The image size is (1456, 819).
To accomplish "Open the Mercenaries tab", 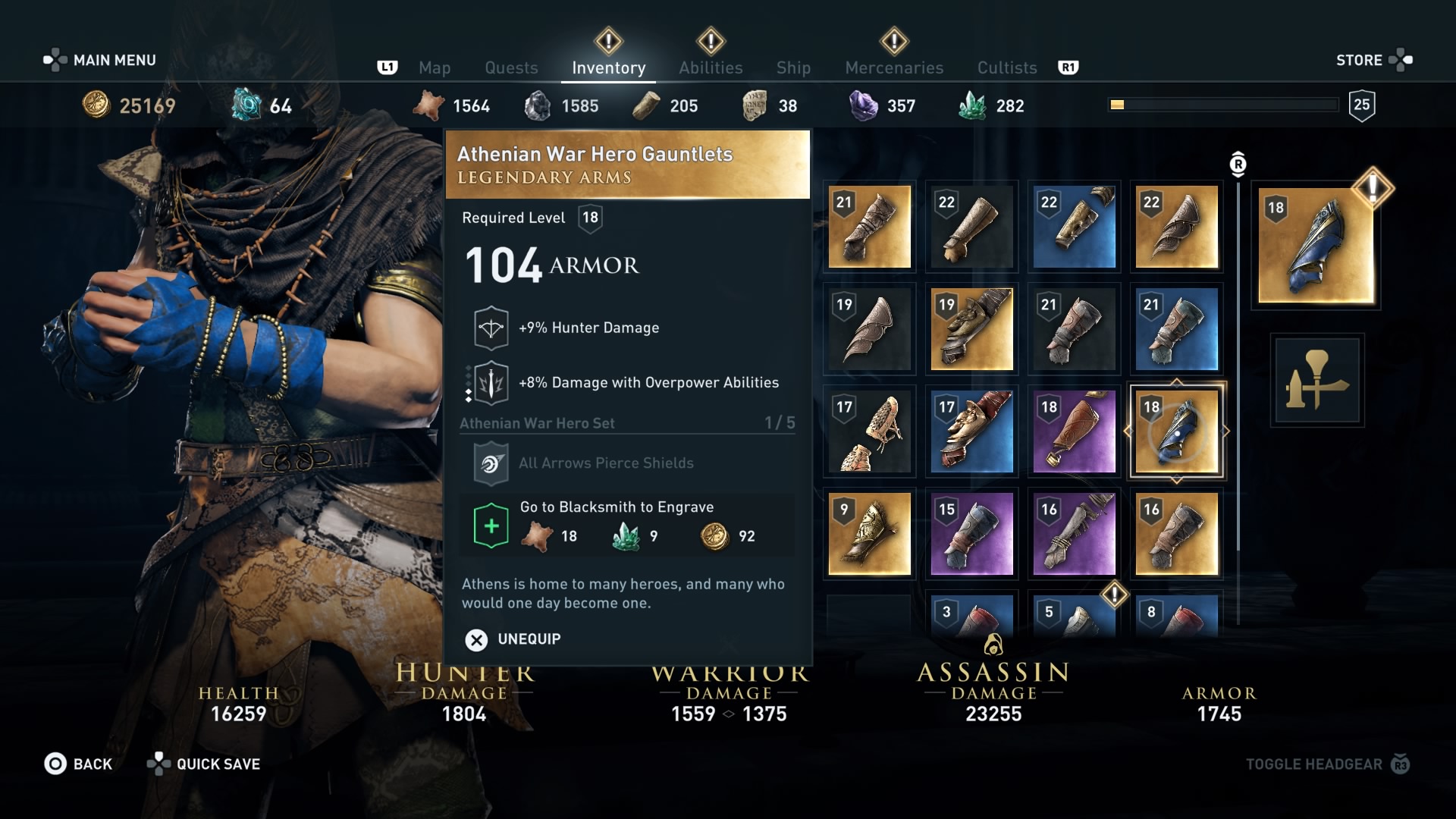I will [893, 67].
